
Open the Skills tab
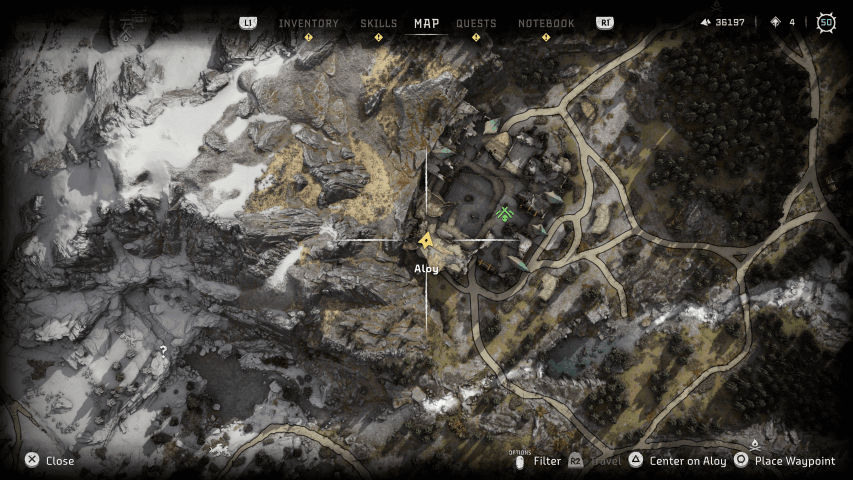coord(378,23)
